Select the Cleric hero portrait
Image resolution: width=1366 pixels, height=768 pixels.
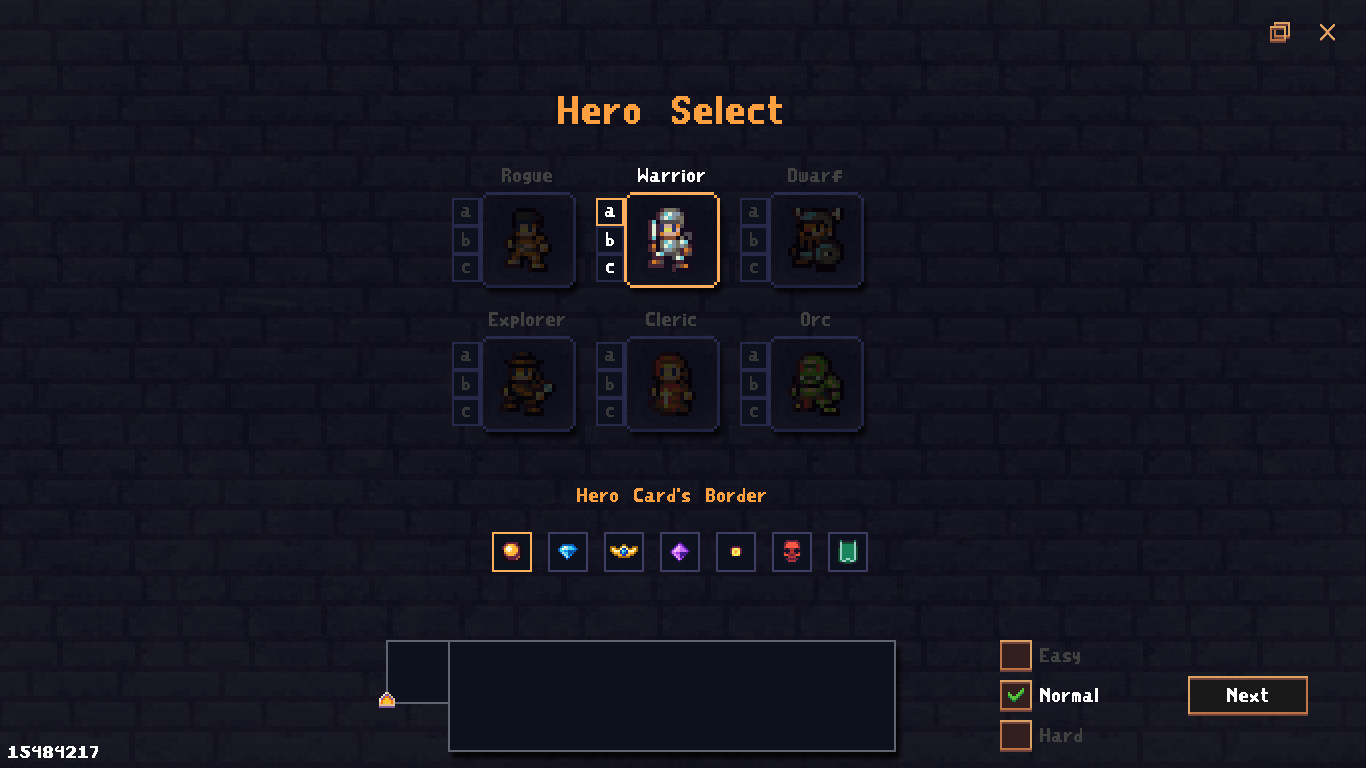pyautogui.click(x=672, y=384)
